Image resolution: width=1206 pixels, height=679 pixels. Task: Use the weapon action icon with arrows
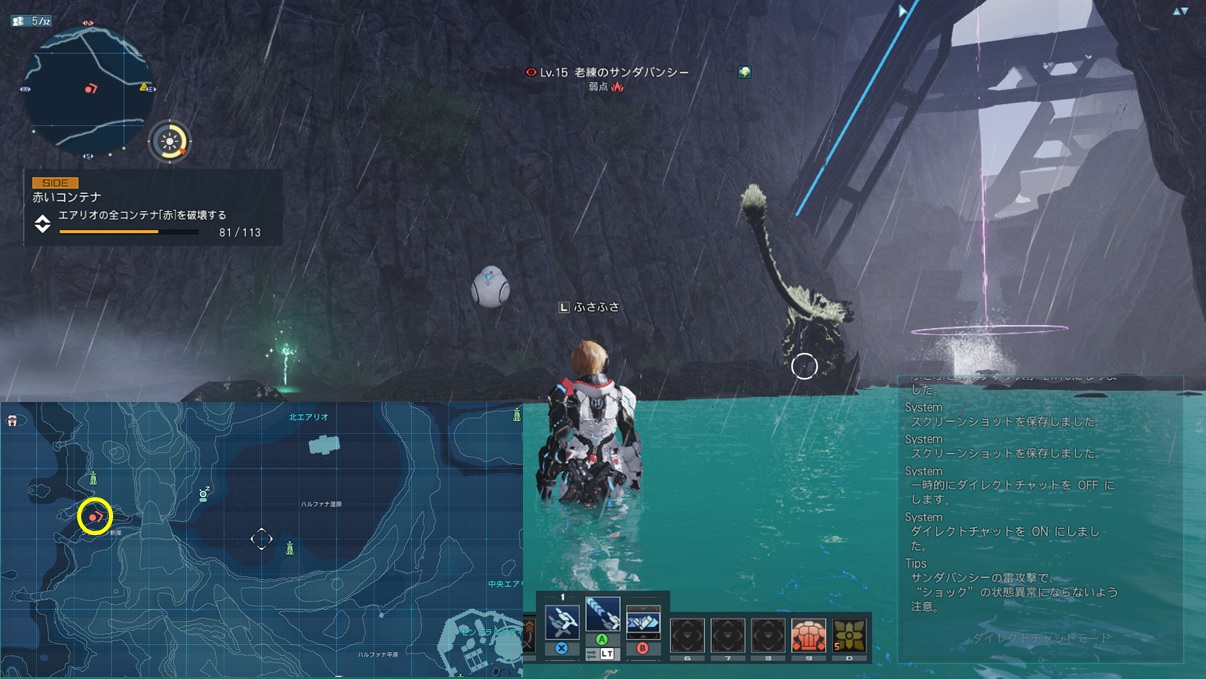(642, 621)
